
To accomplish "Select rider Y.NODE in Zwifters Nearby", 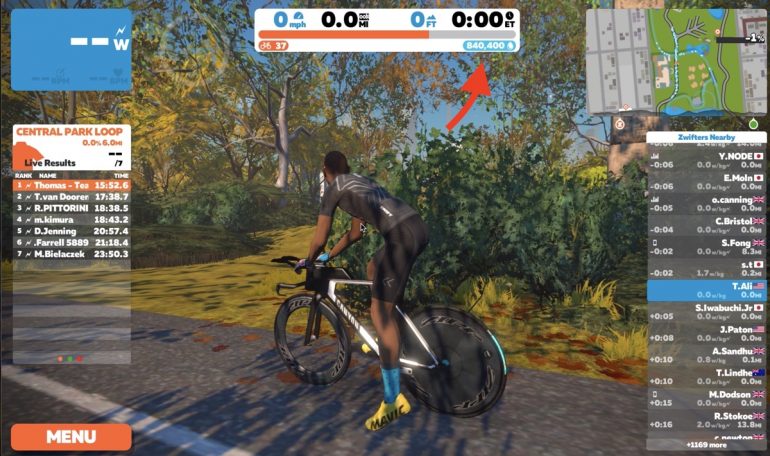I will (707, 160).
